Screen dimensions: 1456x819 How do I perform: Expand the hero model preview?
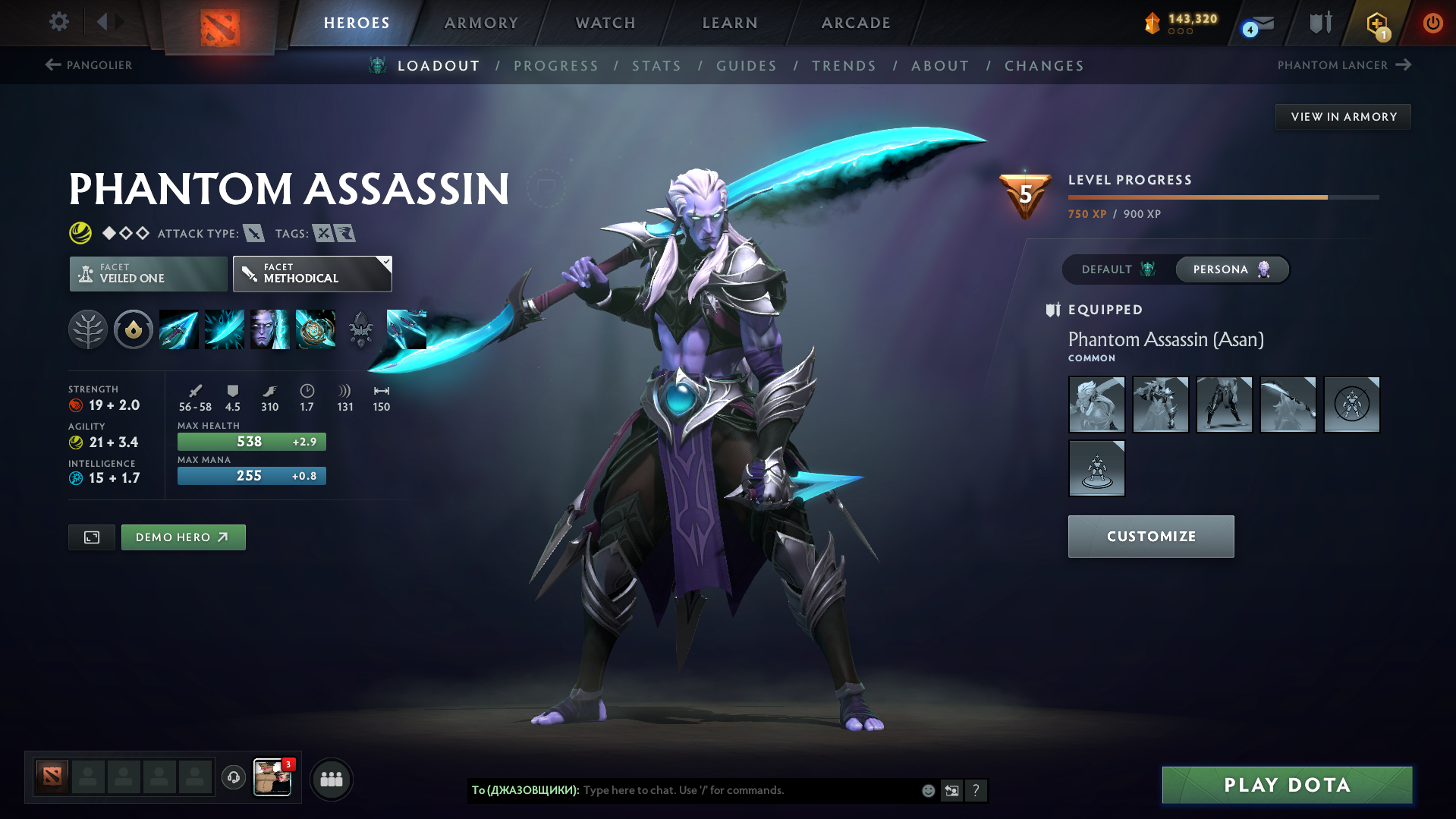point(91,537)
